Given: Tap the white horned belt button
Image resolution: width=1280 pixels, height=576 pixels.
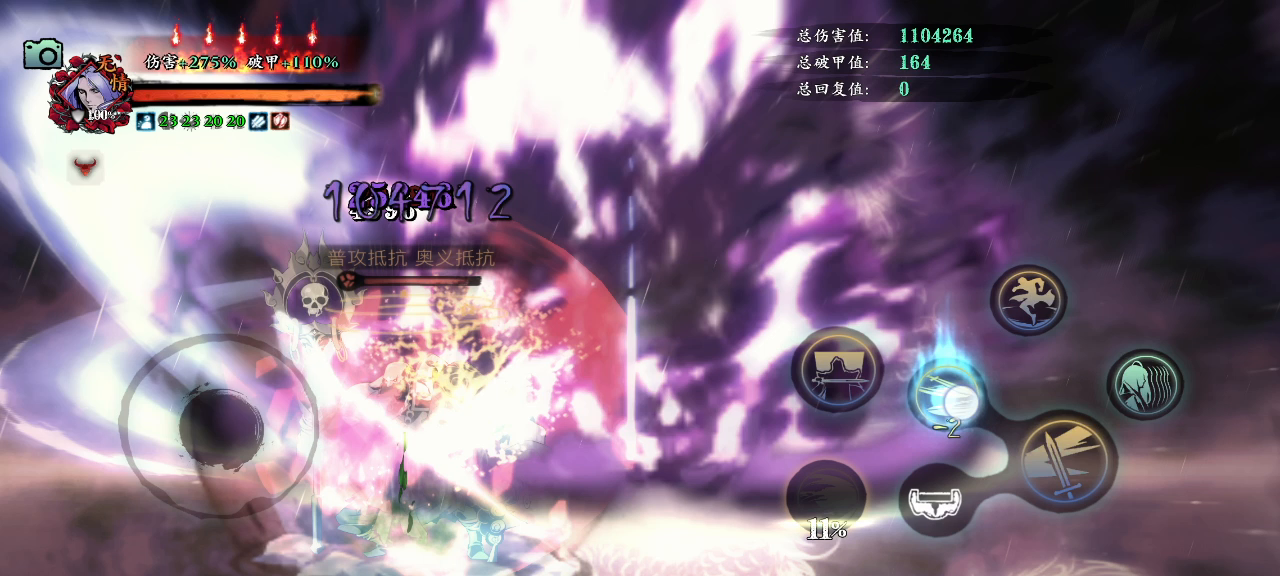Looking at the screenshot, I should [936, 498].
